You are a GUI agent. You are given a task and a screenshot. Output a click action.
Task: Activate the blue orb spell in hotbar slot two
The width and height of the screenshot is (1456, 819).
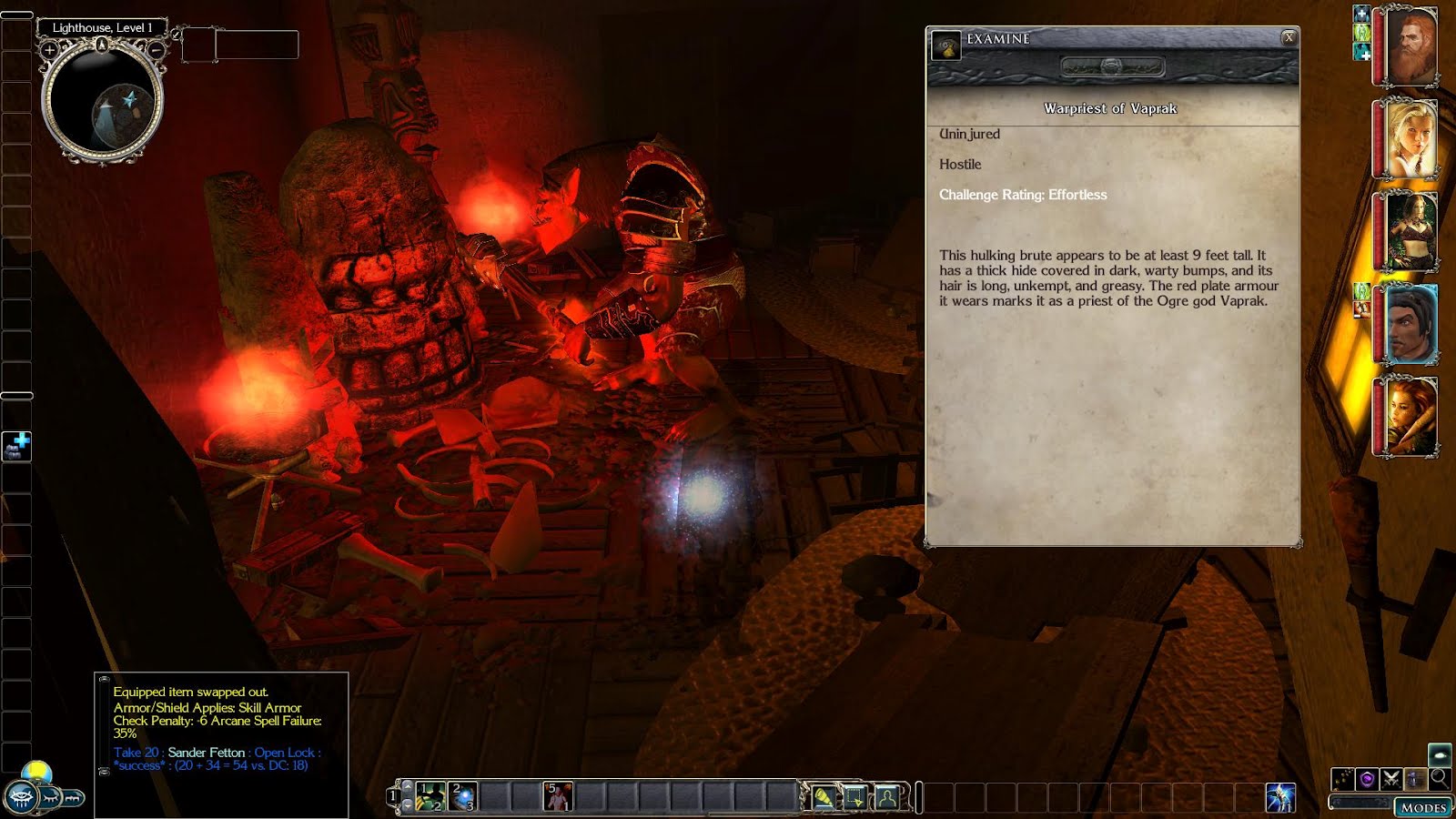(x=462, y=796)
